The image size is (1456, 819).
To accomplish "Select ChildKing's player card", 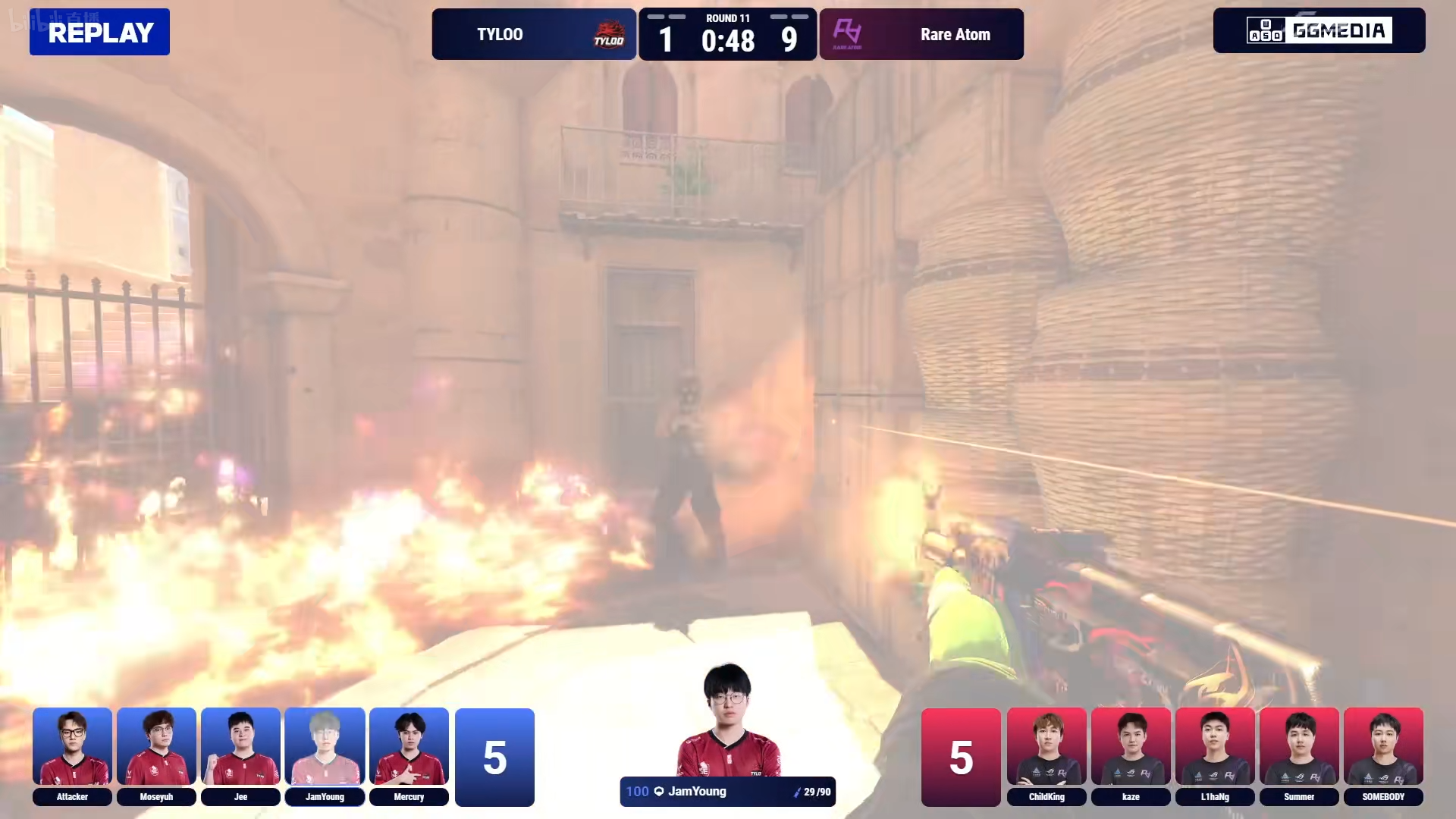I will [1046, 755].
